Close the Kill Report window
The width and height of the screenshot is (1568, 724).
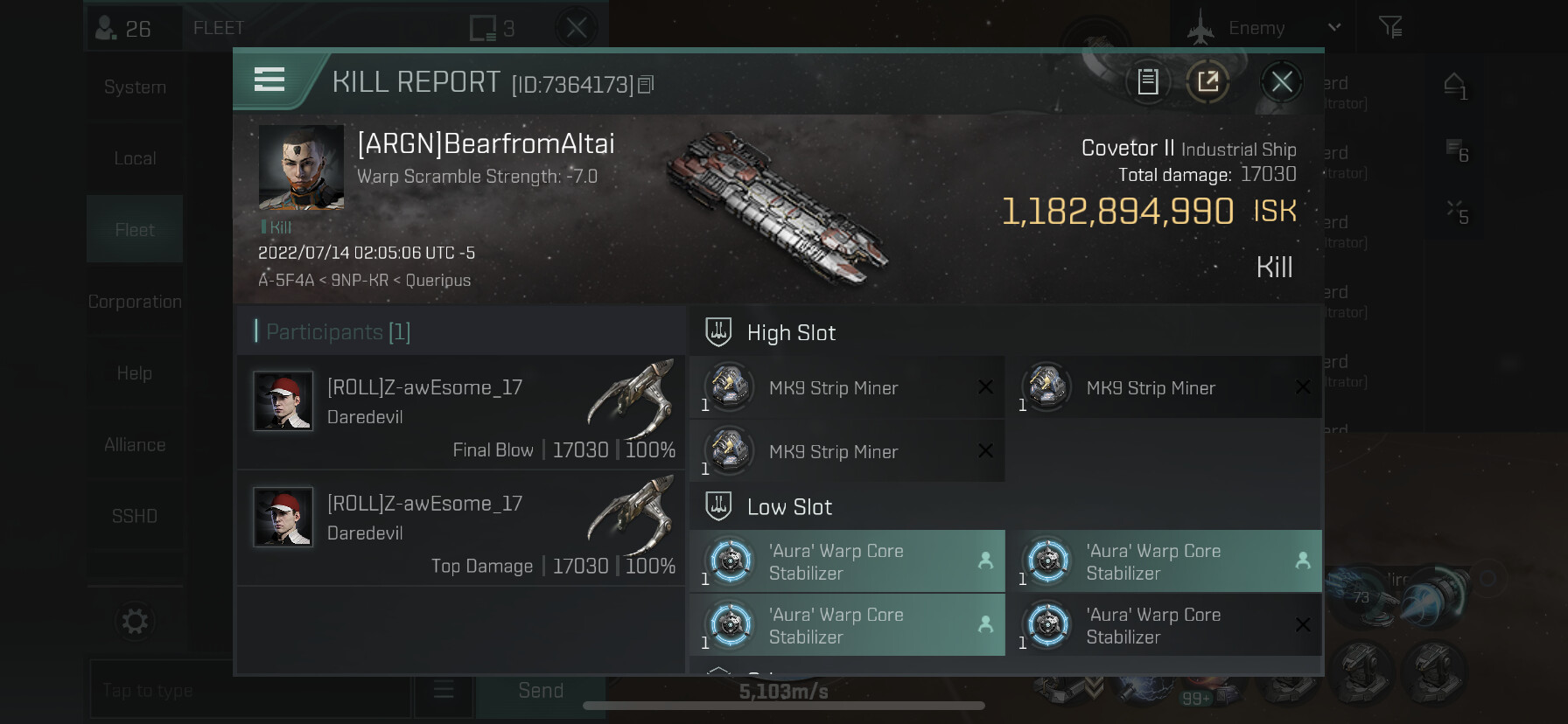tap(1281, 82)
